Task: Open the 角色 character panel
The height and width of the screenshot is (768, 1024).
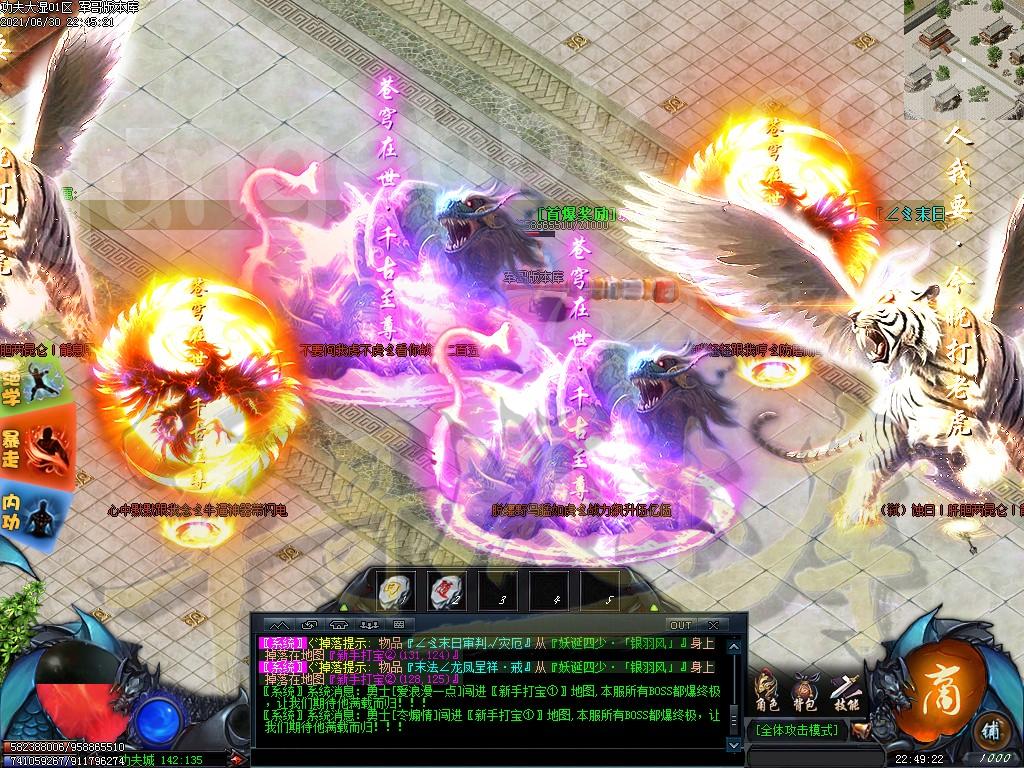Action: pos(767,691)
